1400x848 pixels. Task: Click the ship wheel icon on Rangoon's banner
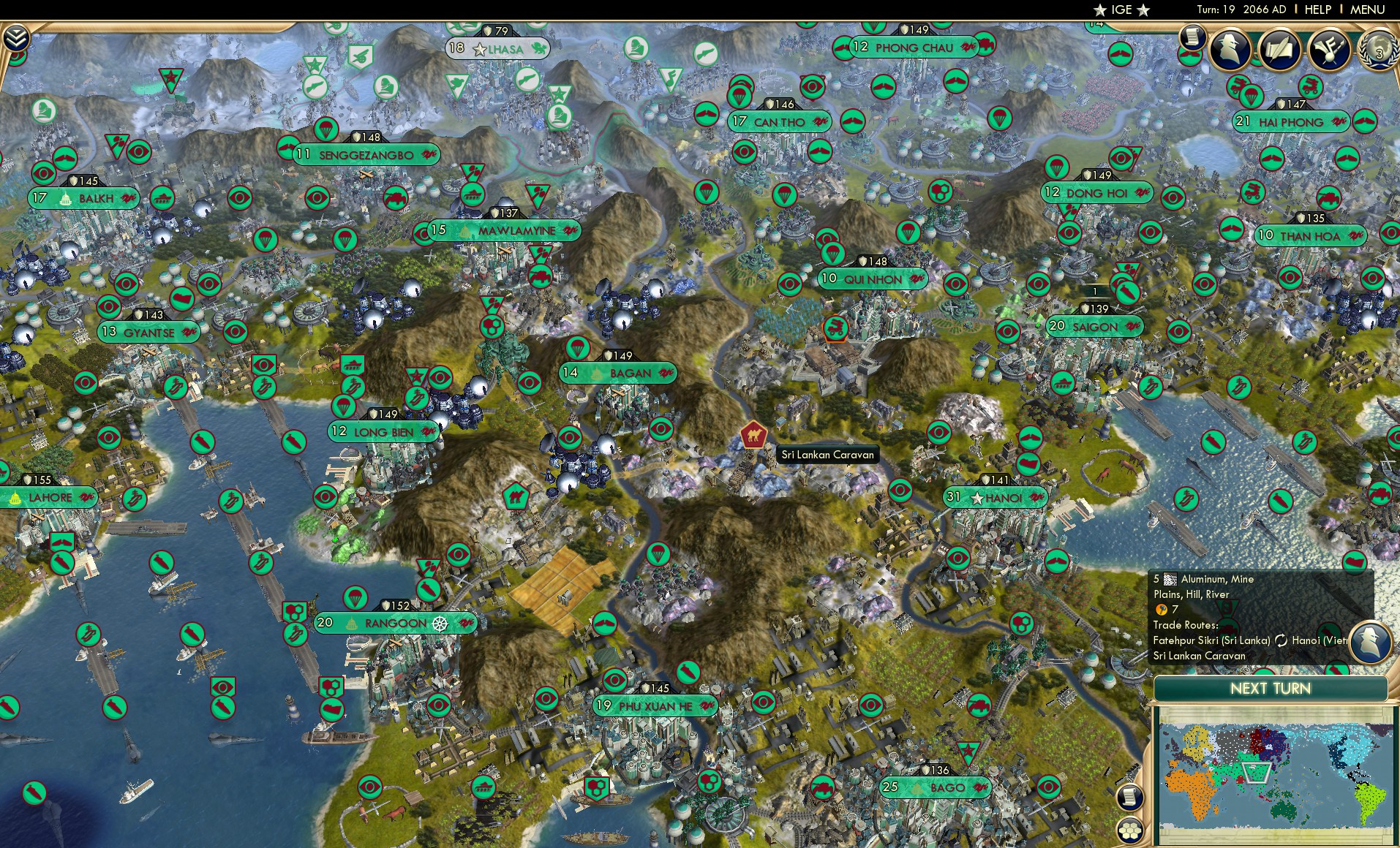point(439,624)
